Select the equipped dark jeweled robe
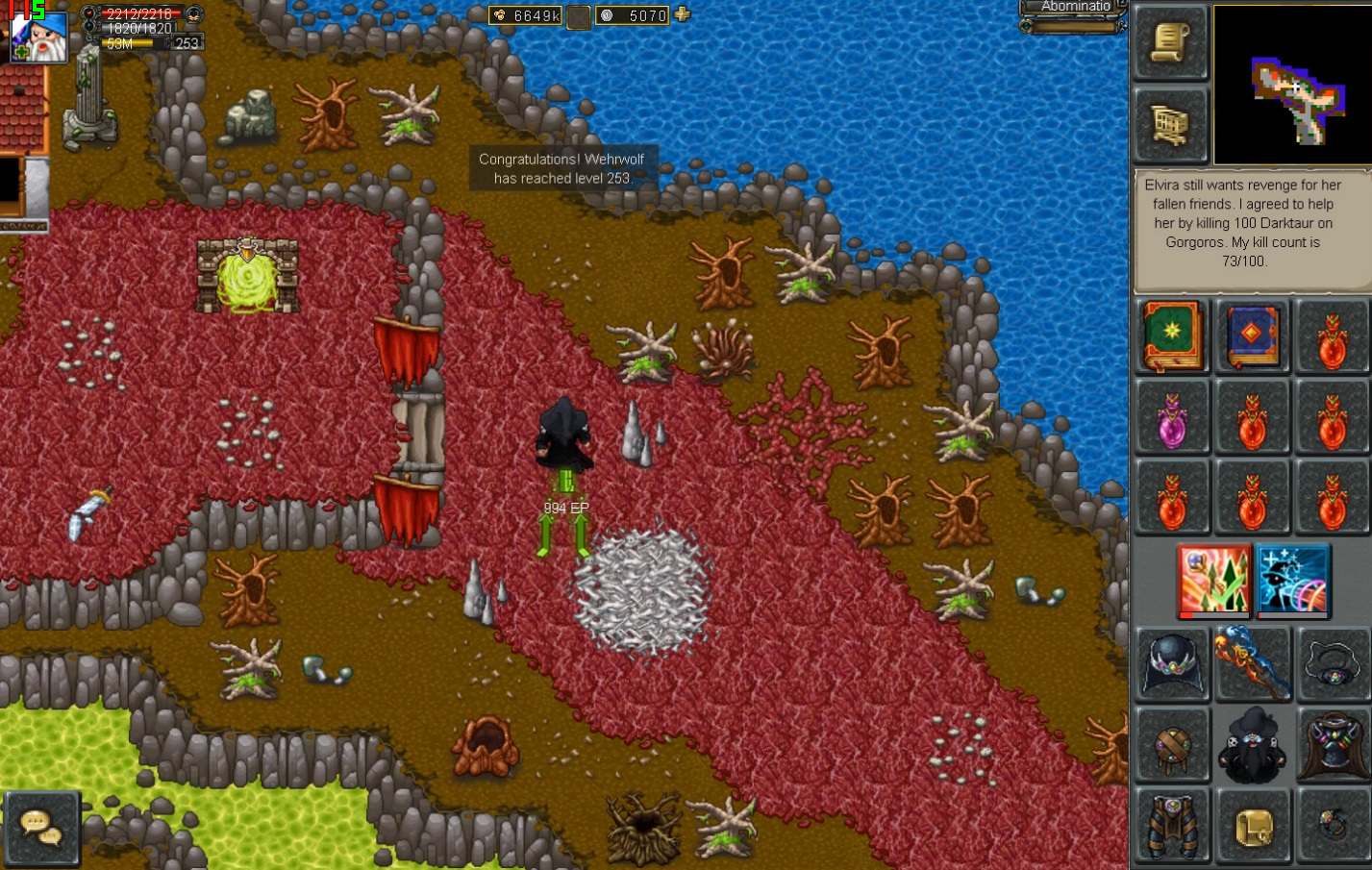This screenshot has height=870, width=1372. pos(1332,745)
